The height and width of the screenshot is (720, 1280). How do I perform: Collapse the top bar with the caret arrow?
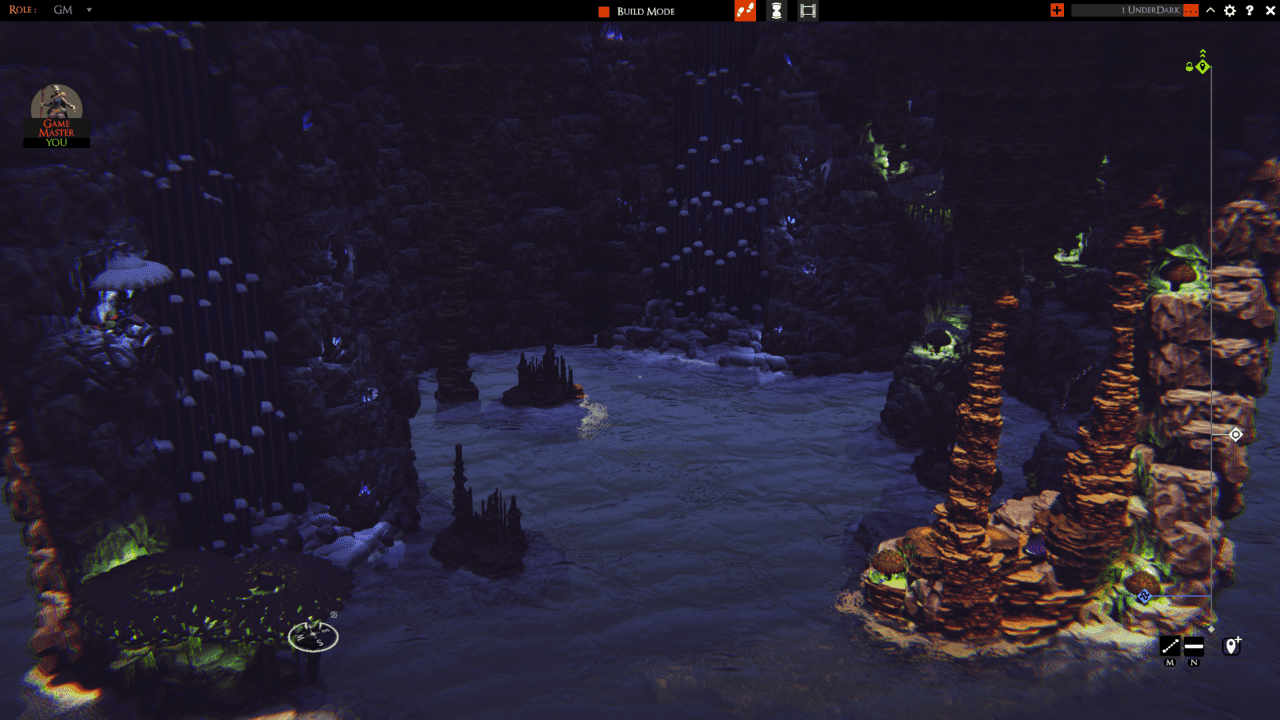click(x=1211, y=10)
